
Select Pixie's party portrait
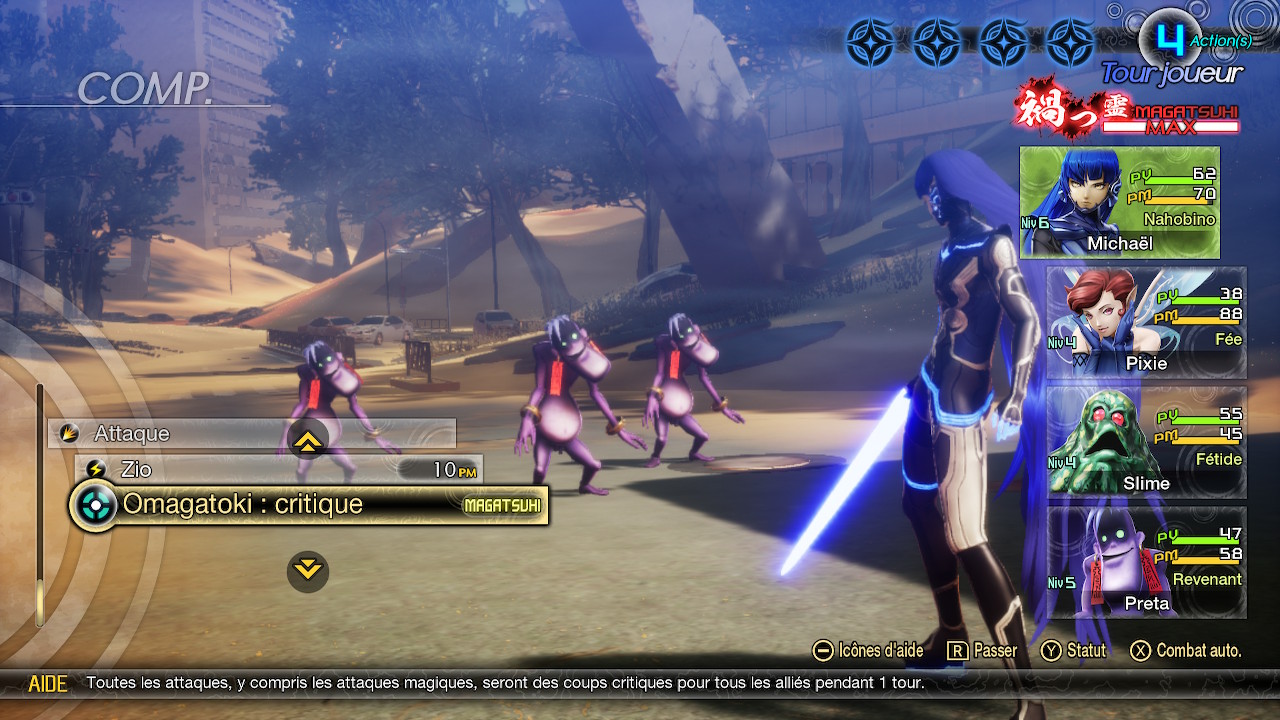(1146, 322)
